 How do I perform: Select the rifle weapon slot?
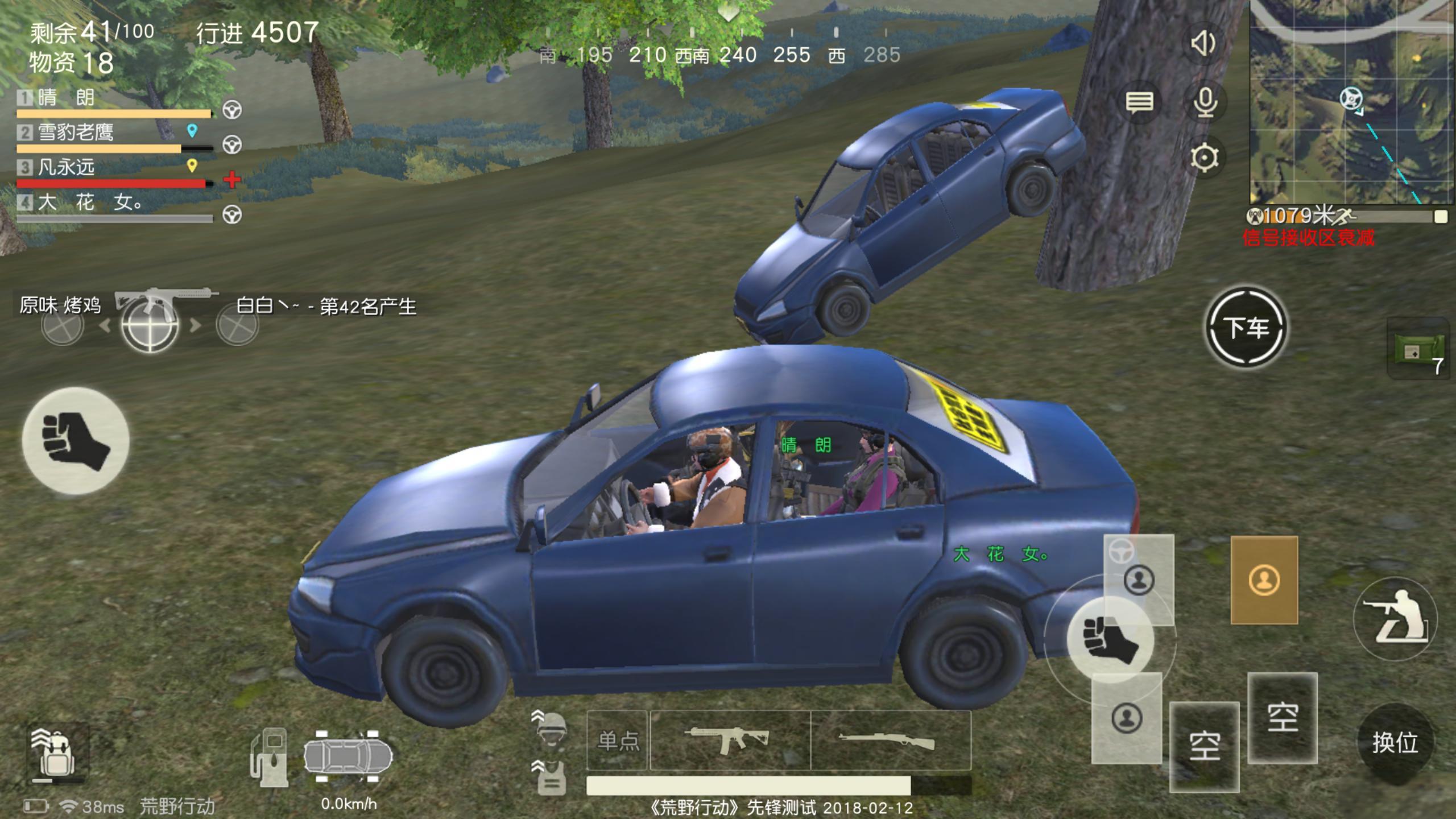890,740
